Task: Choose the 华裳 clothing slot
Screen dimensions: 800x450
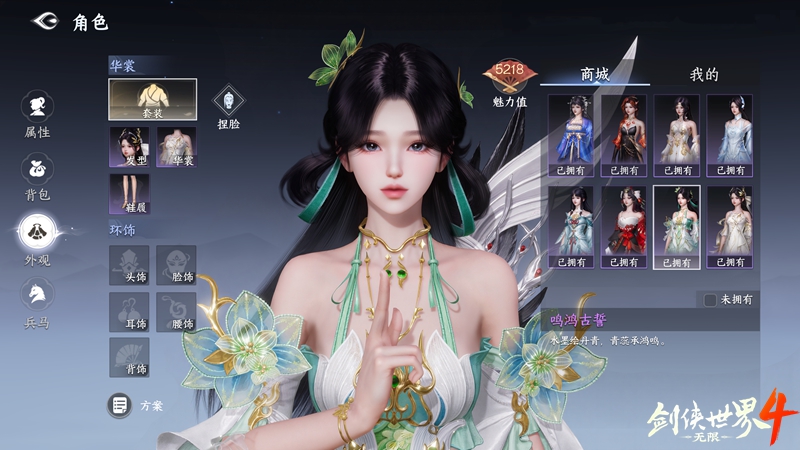Action: click(176, 147)
